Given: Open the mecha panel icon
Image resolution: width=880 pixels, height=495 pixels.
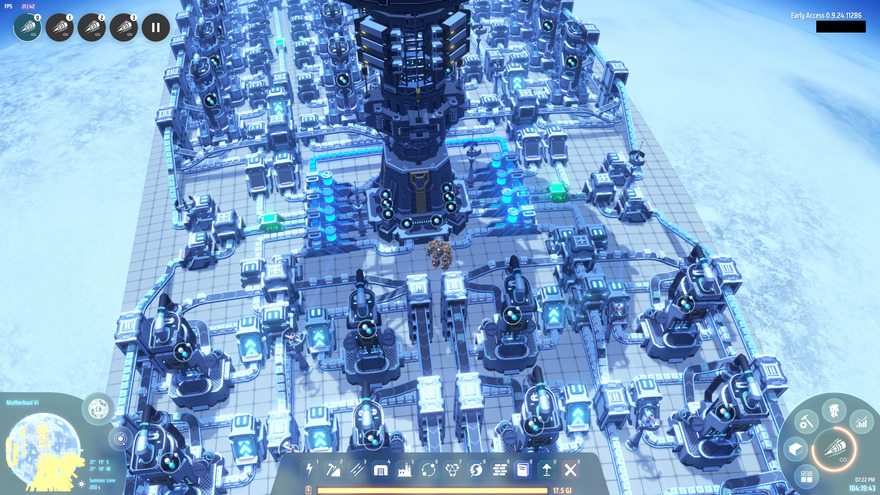Looking at the screenshot, I should pyautogui.click(x=832, y=409).
